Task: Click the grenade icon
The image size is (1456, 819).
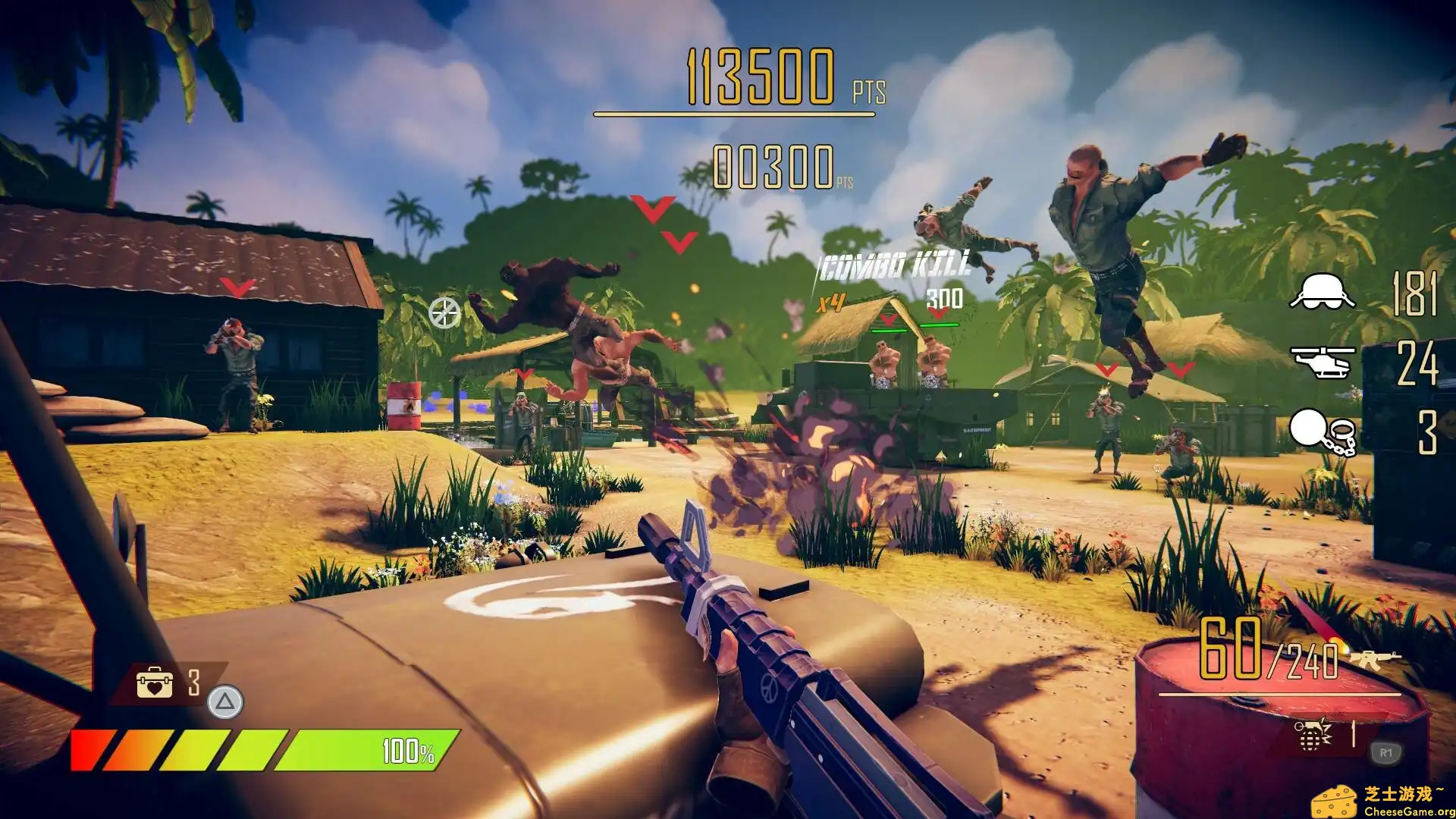Action: (x=1313, y=734)
